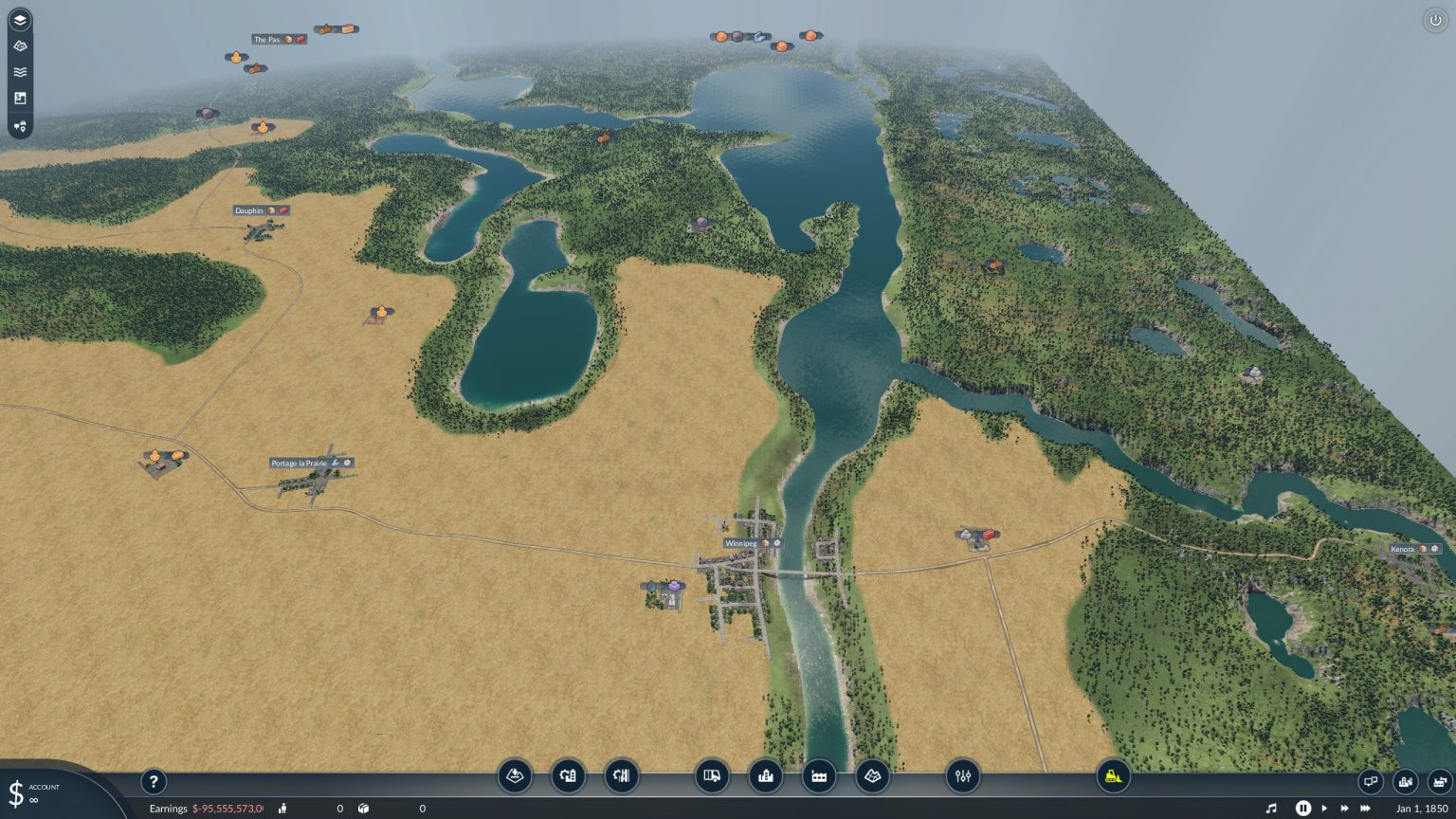Open the town overview list
The height and width of the screenshot is (819, 1456).
pos(1405,782)
